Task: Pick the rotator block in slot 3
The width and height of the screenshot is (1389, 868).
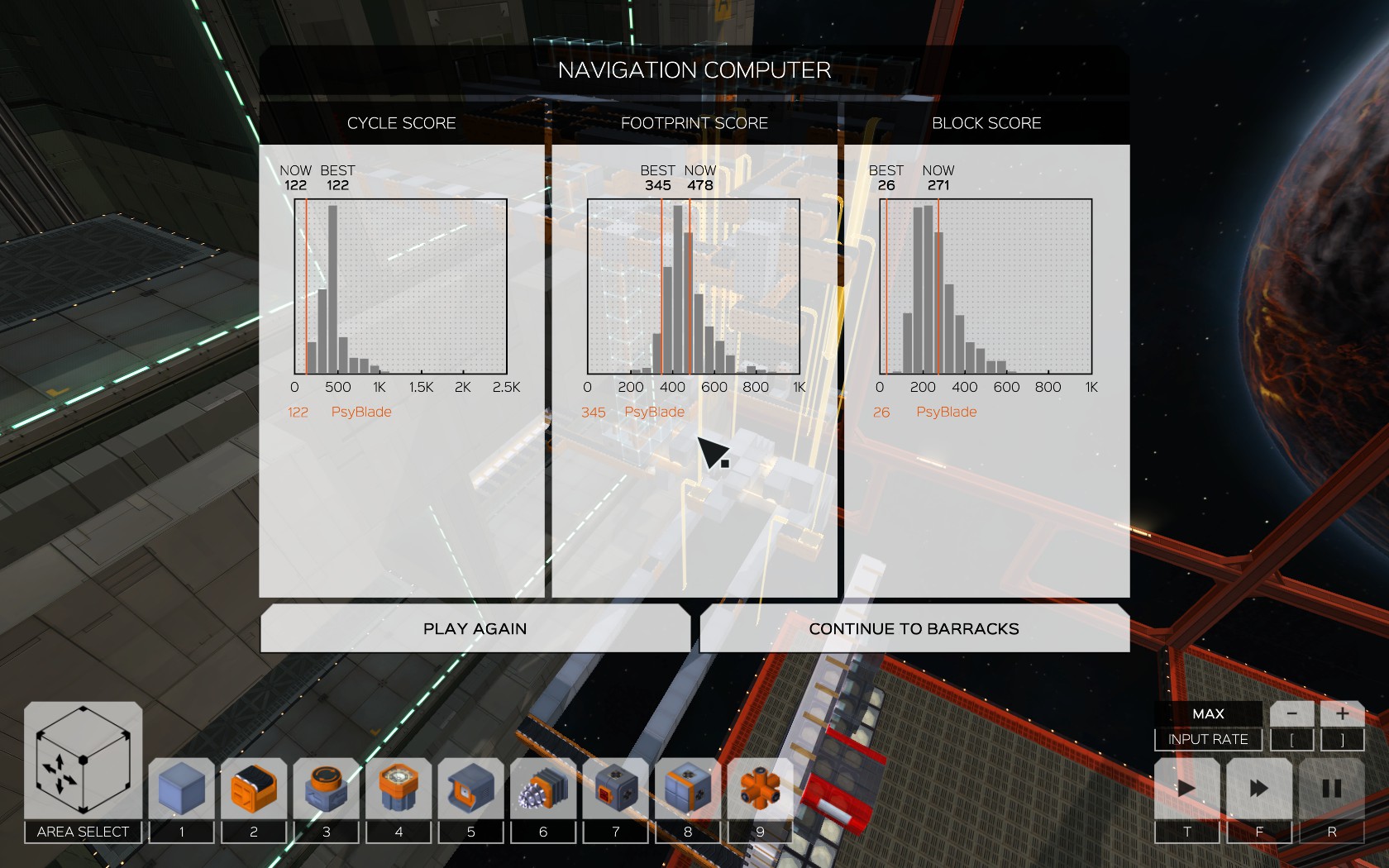Action: (x=326, y=788)
